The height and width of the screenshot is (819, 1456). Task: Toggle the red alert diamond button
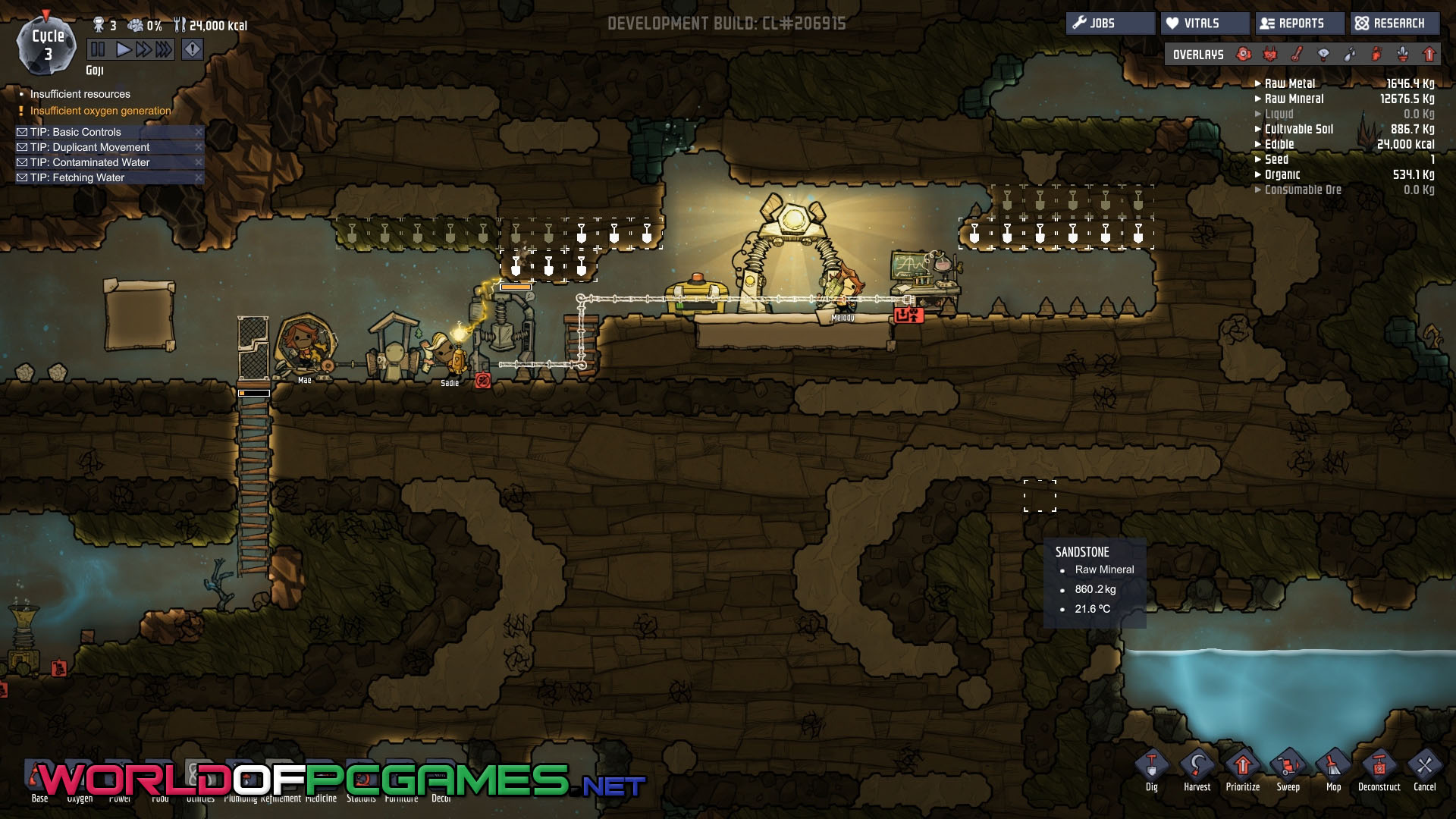click(193, 50)
